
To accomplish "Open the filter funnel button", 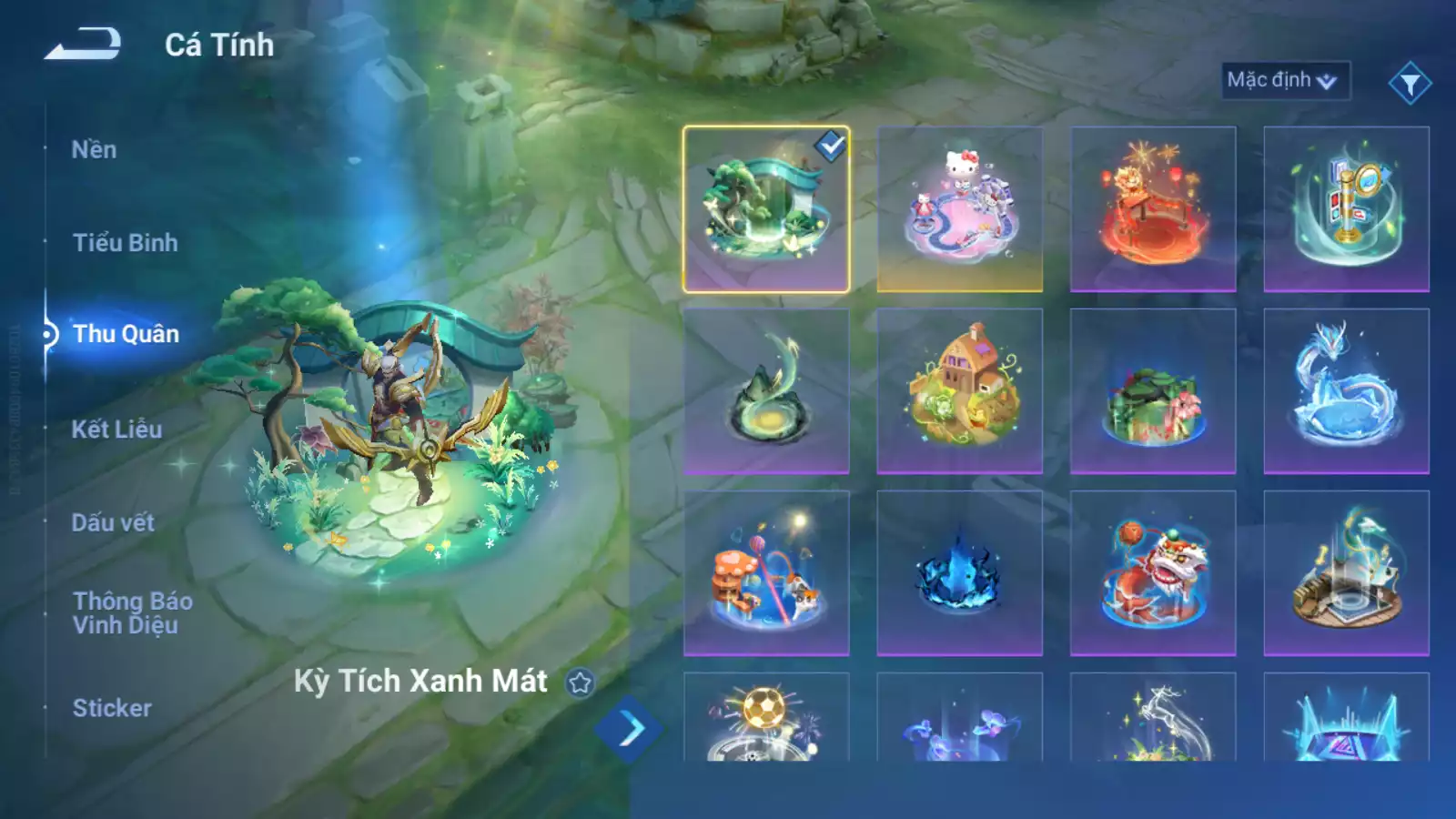I will 1410,84.
